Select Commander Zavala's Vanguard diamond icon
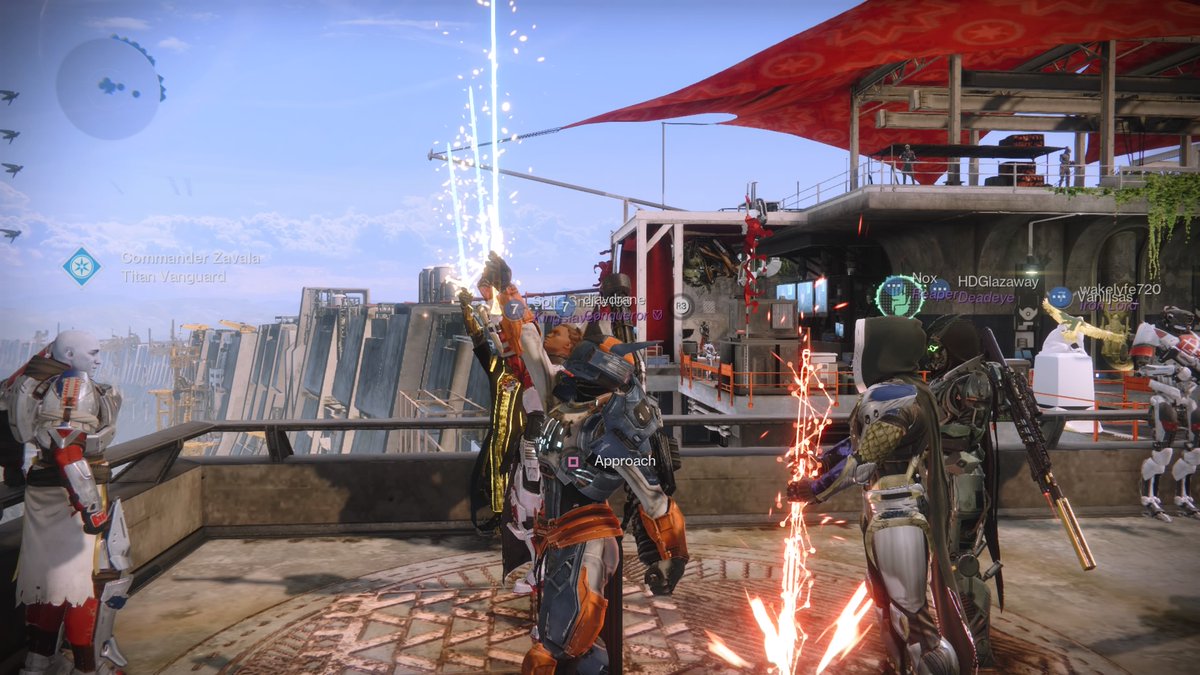This screenshot has height=675, width=1200. click(81, 266)
